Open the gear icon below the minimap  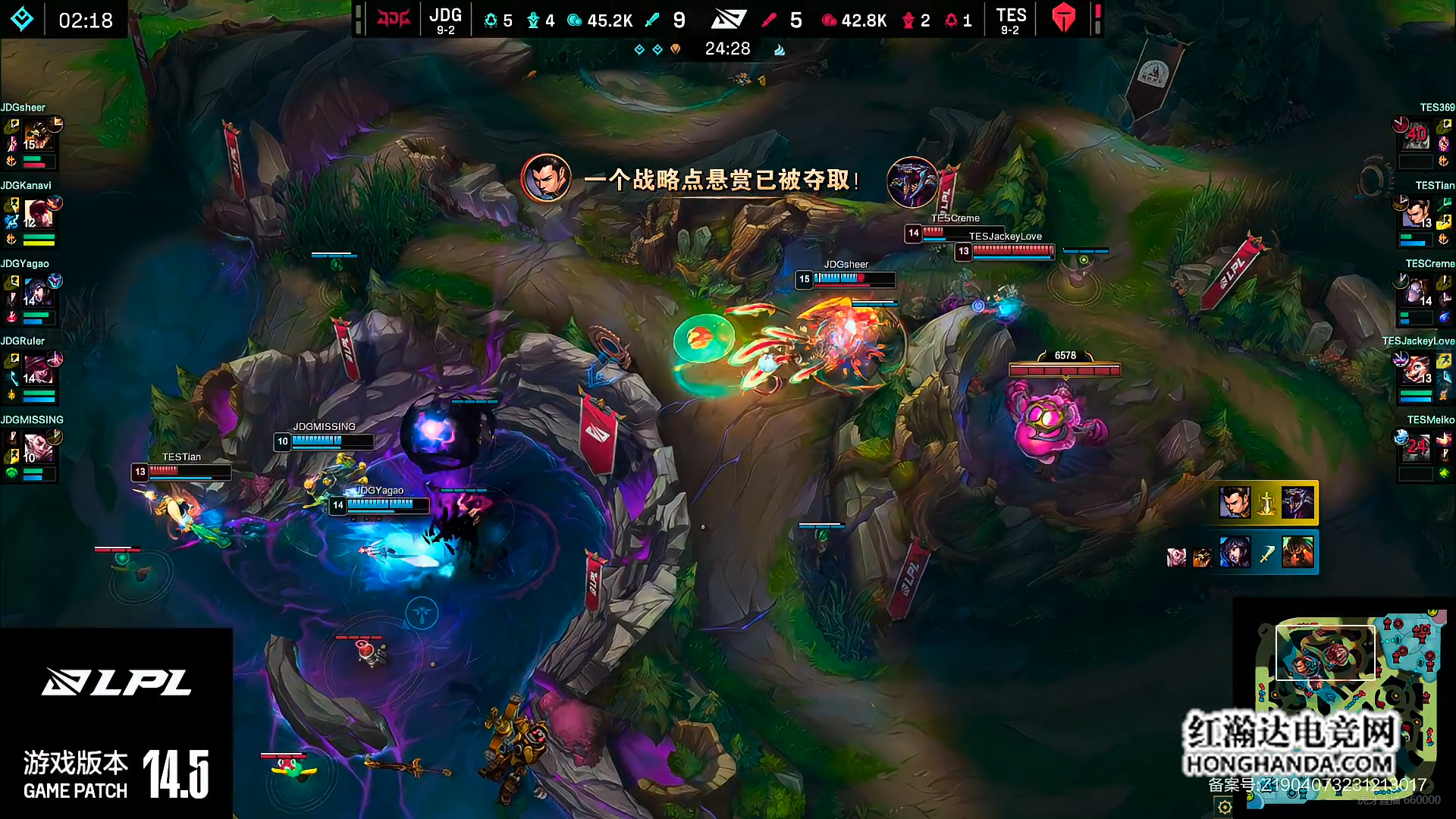click(x=1225, y=807)
